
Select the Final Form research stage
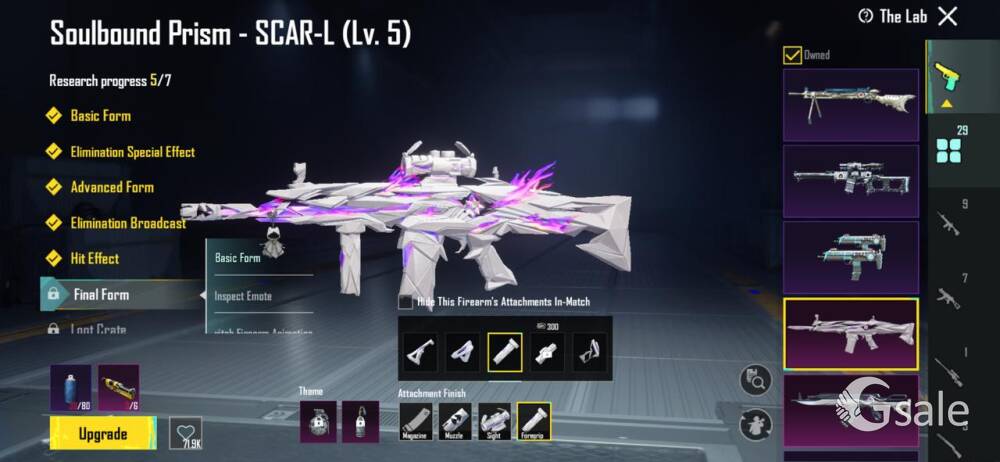coord(101,295)
